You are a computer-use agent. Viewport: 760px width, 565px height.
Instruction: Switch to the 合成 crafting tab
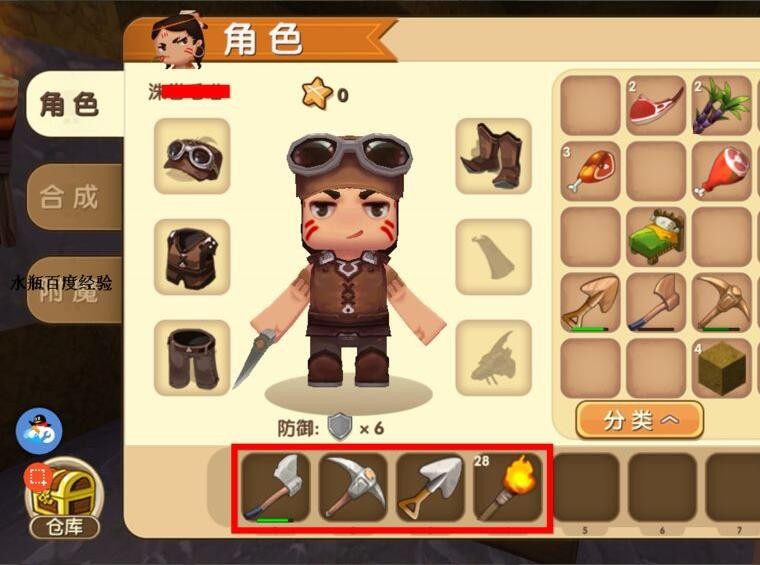pyautogui.click(x=71, y=197)
